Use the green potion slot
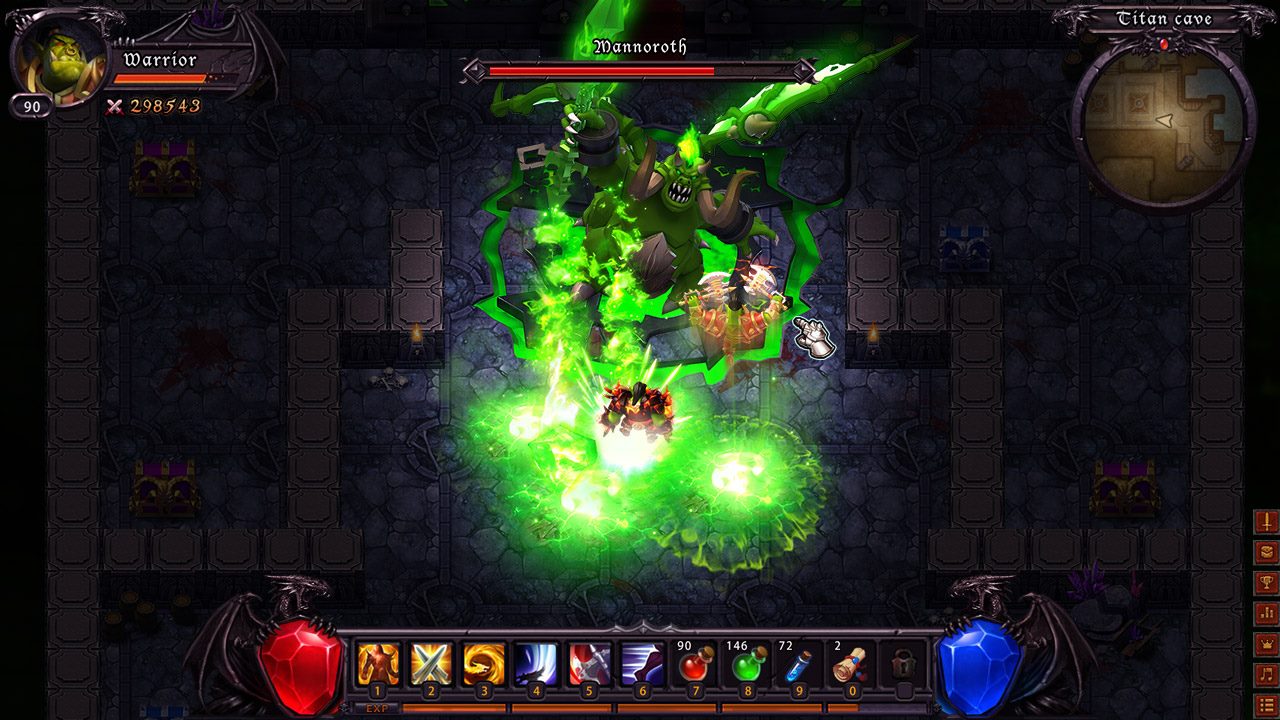1280x720 pixels. (x=746, y=664)
